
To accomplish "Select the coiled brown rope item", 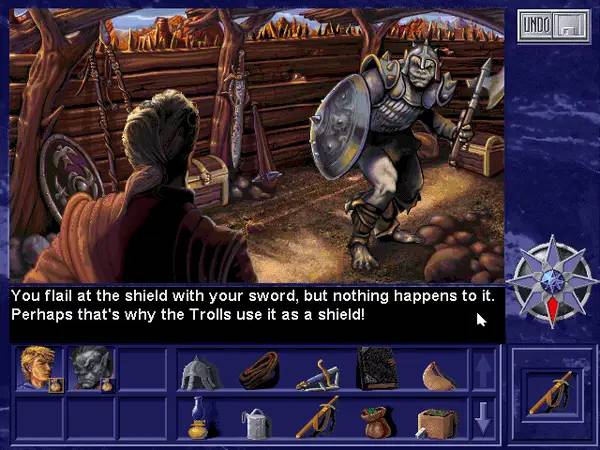I will (x=258, y=372).
